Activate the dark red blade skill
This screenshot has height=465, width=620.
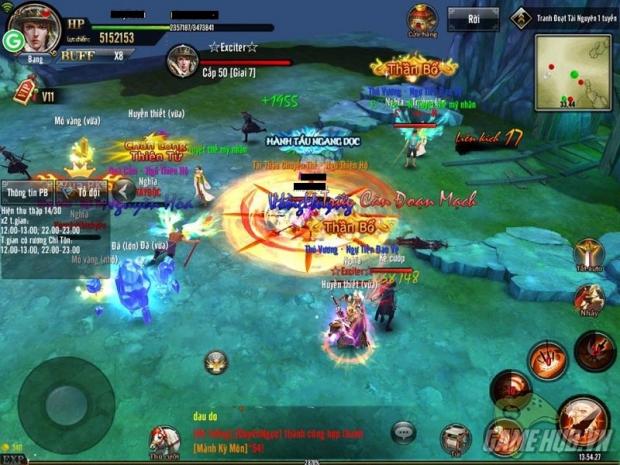pos(594,350)
